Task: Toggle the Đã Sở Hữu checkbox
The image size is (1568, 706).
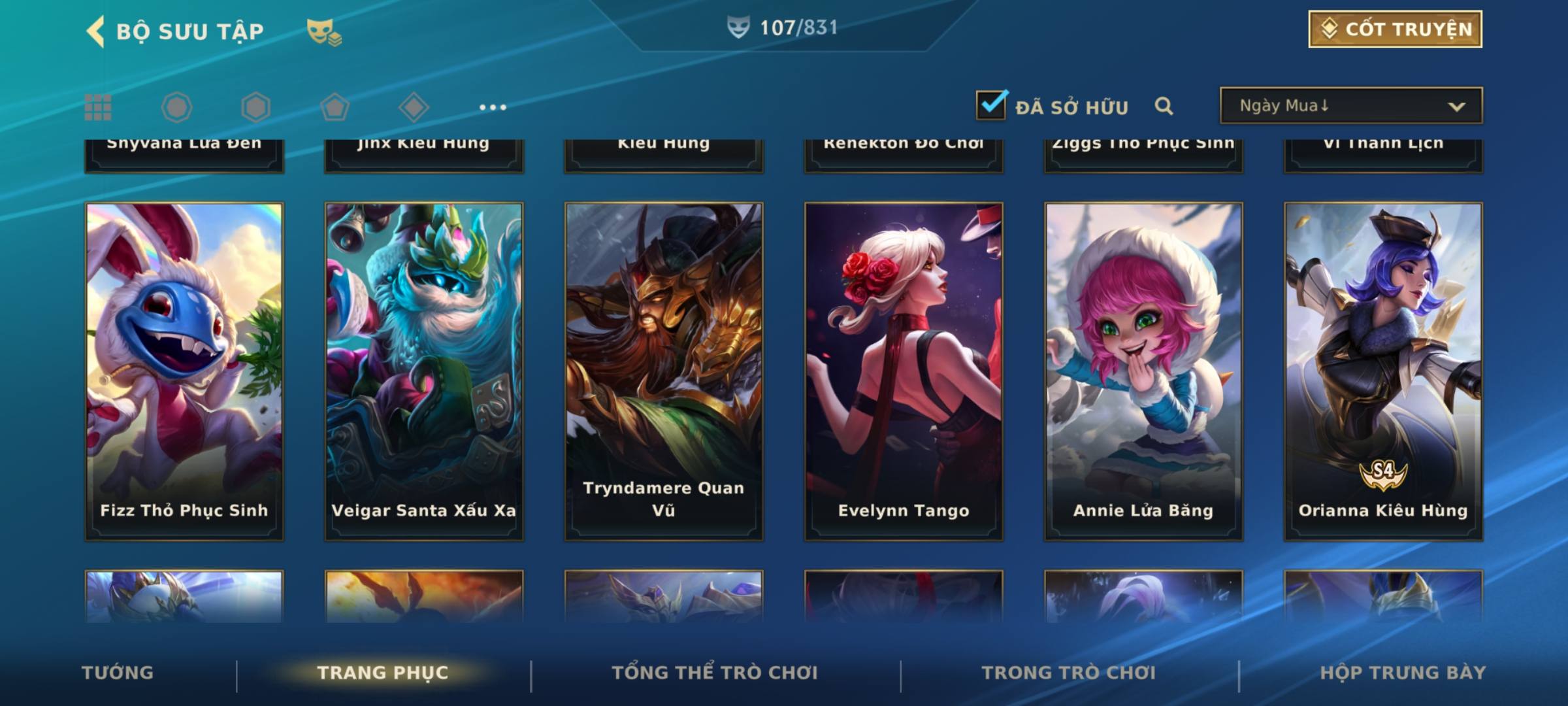Action: tap(991, 105)
